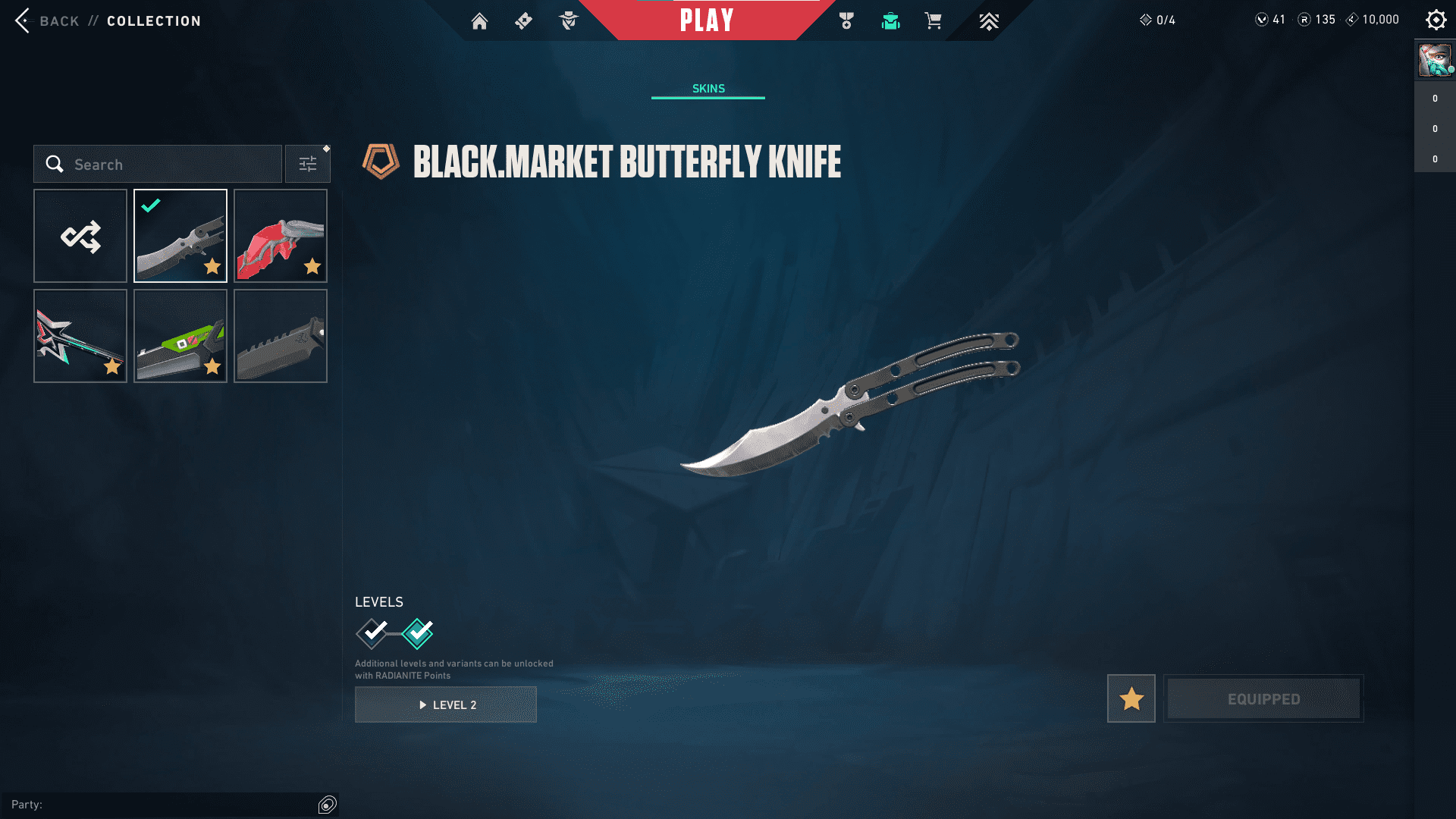Toggle the favorite star for this knife
This screenshot has width=1456, height=819.
tap(1131, 698)
